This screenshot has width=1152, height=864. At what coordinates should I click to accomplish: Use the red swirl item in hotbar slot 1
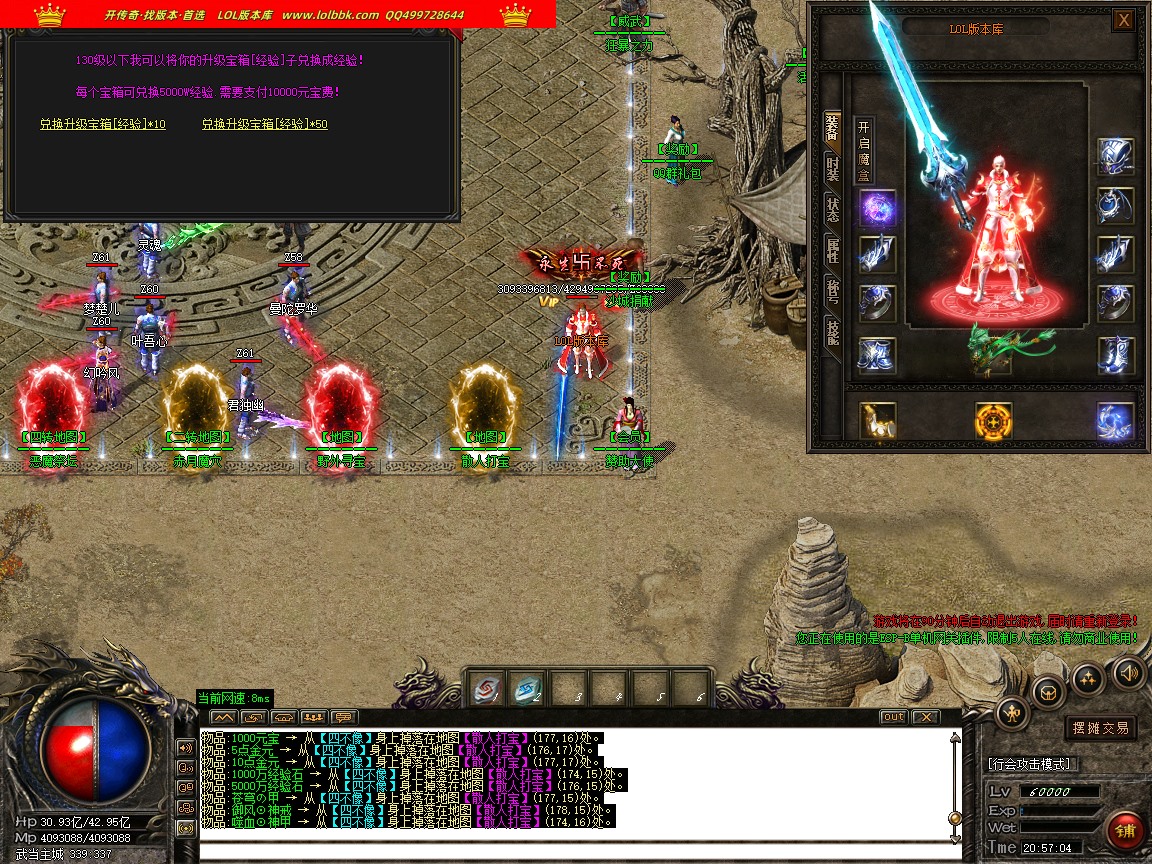click(486, 690)
